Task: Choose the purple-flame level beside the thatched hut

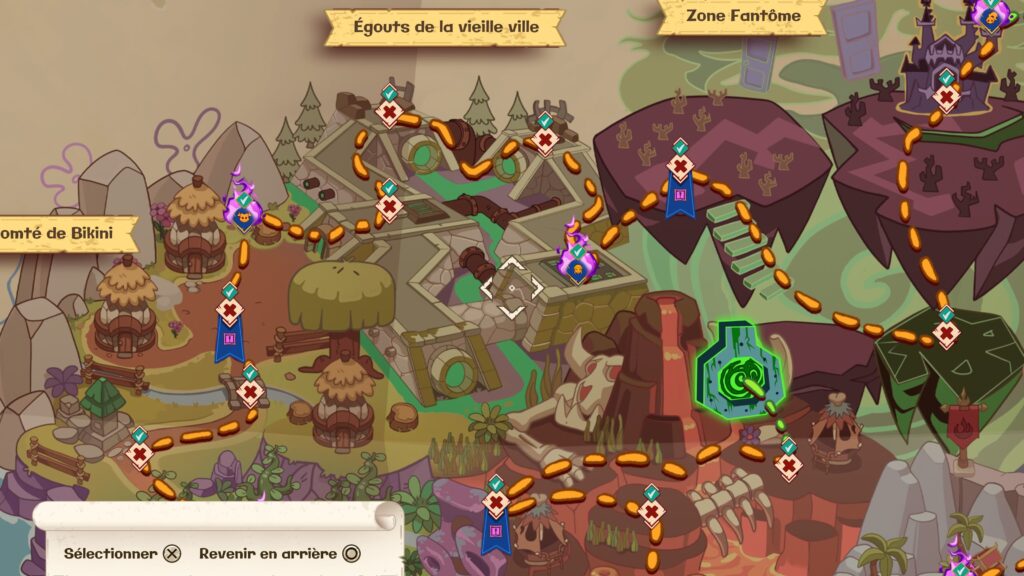Action: point(243,212)
